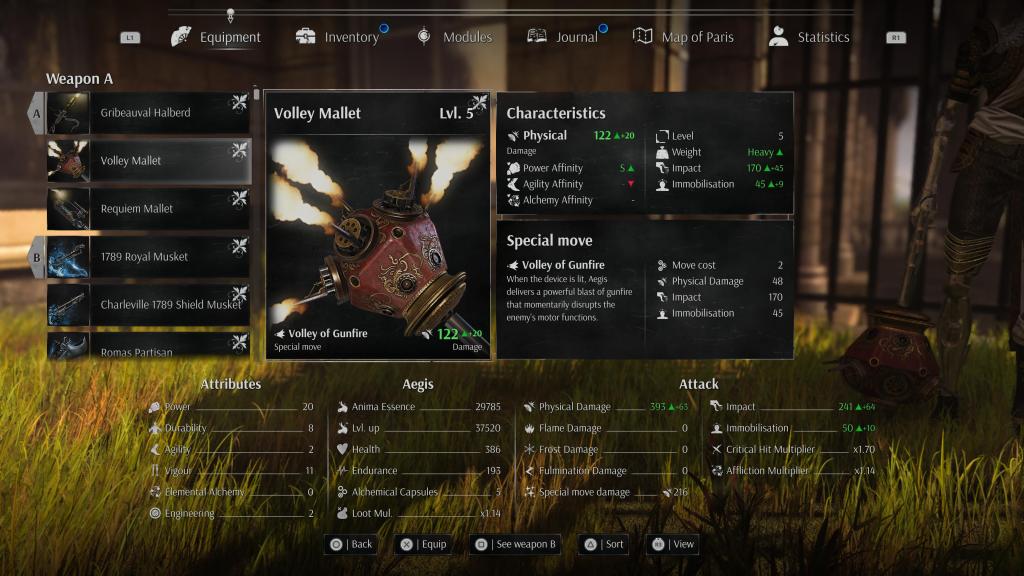Open the Inventory tab

coord(338,37)
